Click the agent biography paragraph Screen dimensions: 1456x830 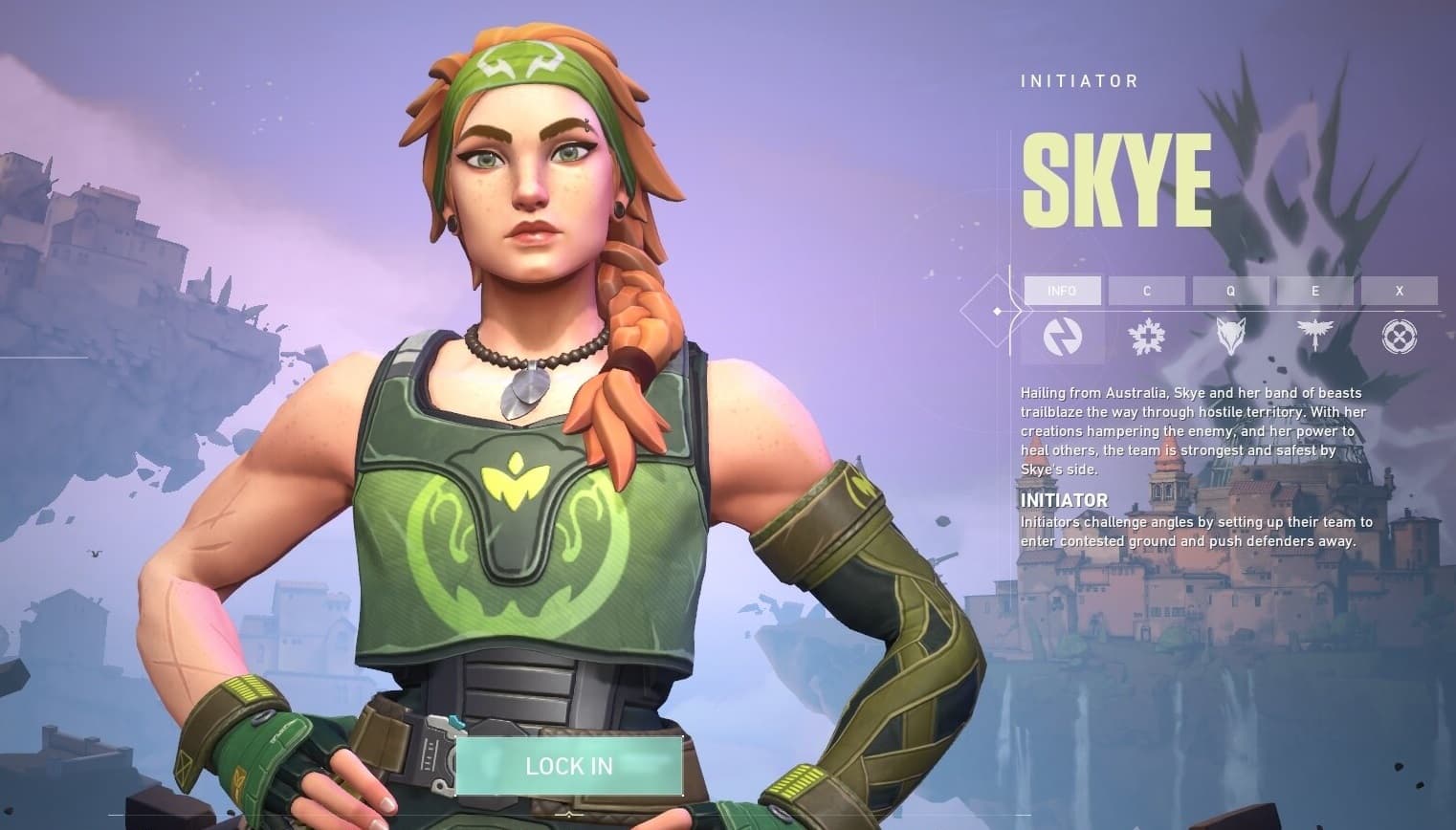click(x=1186, y=430)
